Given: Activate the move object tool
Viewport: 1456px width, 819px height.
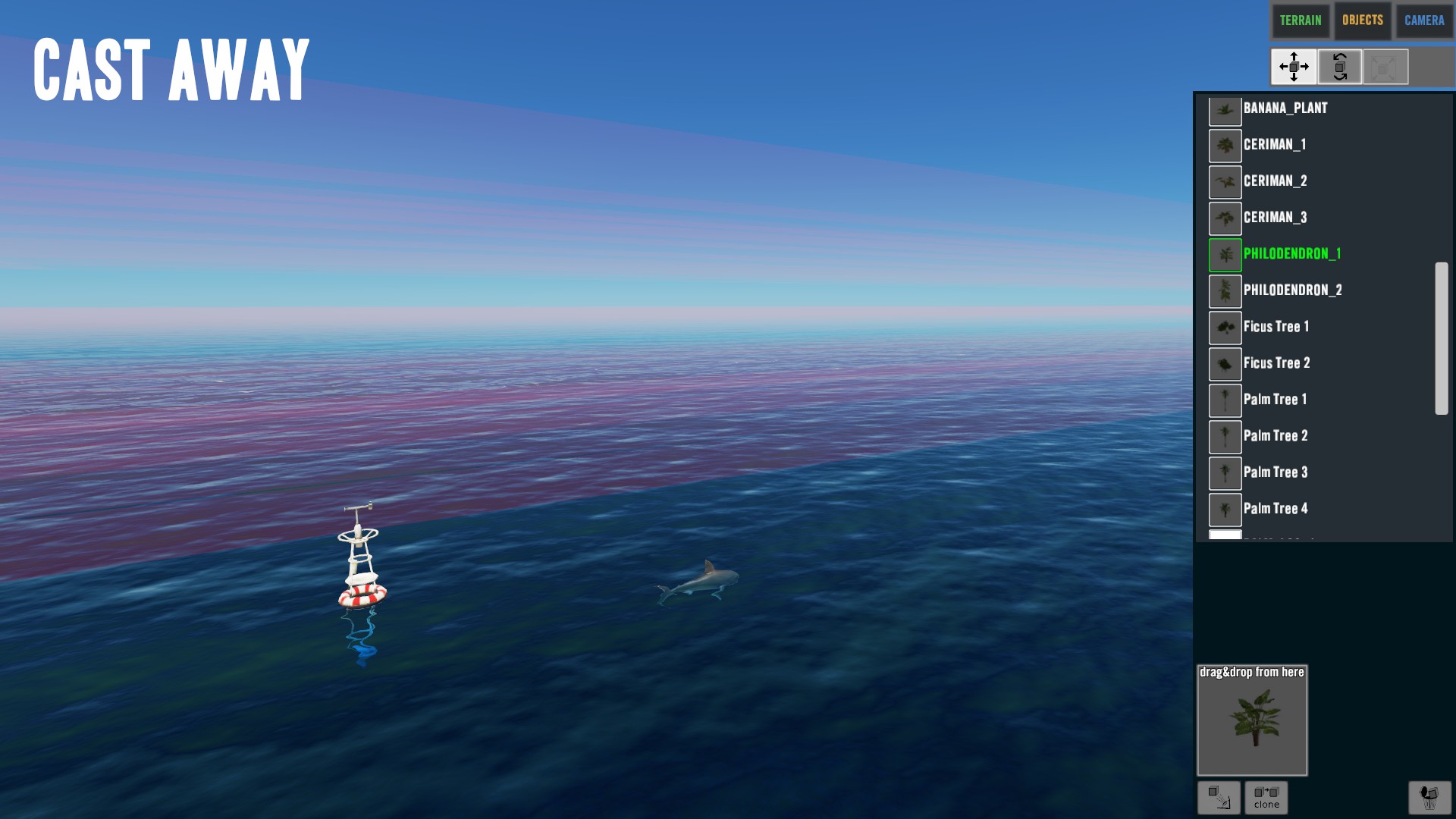Looking at the screenshot, I should pos(1294,67).
